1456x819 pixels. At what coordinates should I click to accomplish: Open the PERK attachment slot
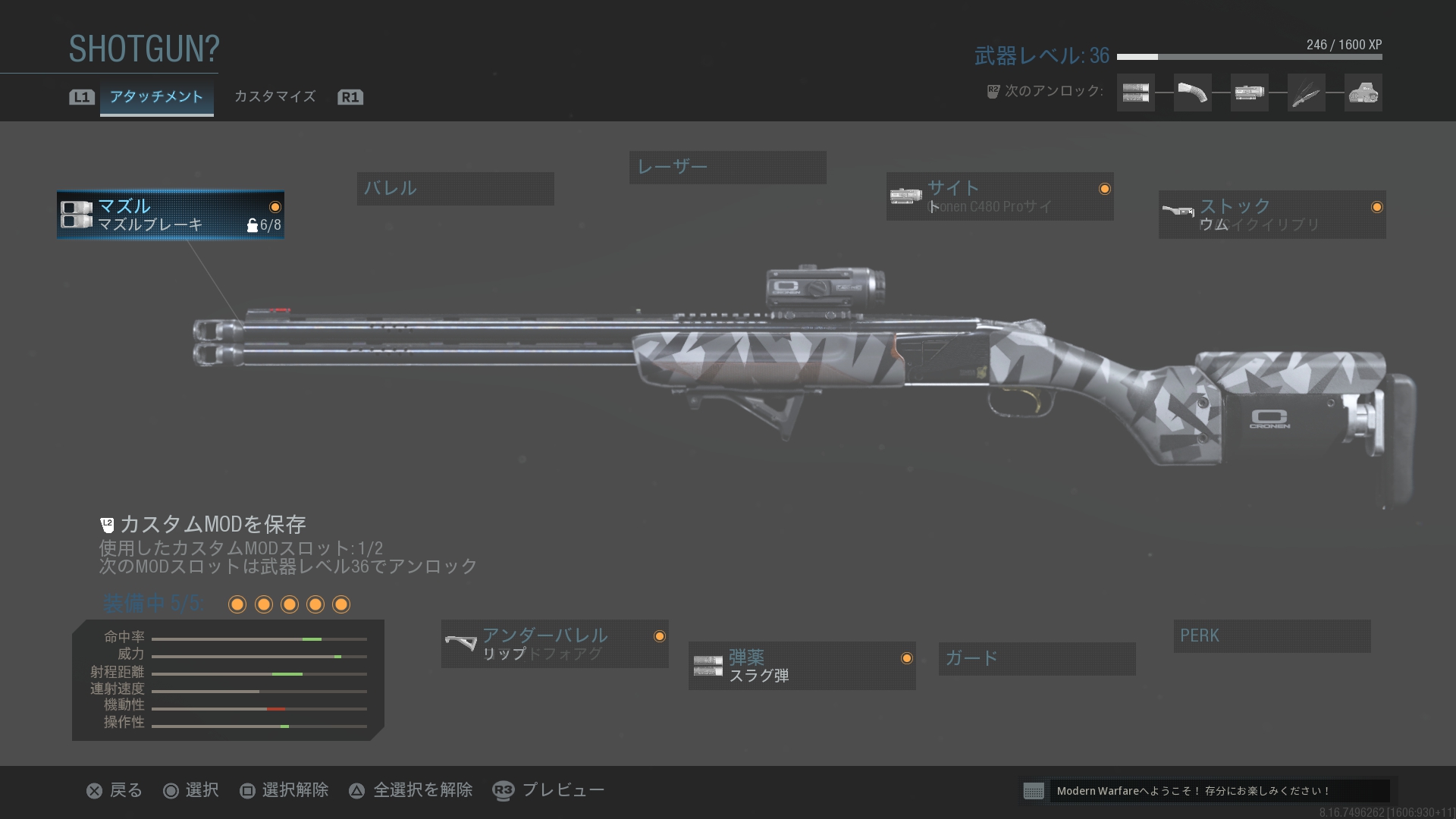(1272, 635)
